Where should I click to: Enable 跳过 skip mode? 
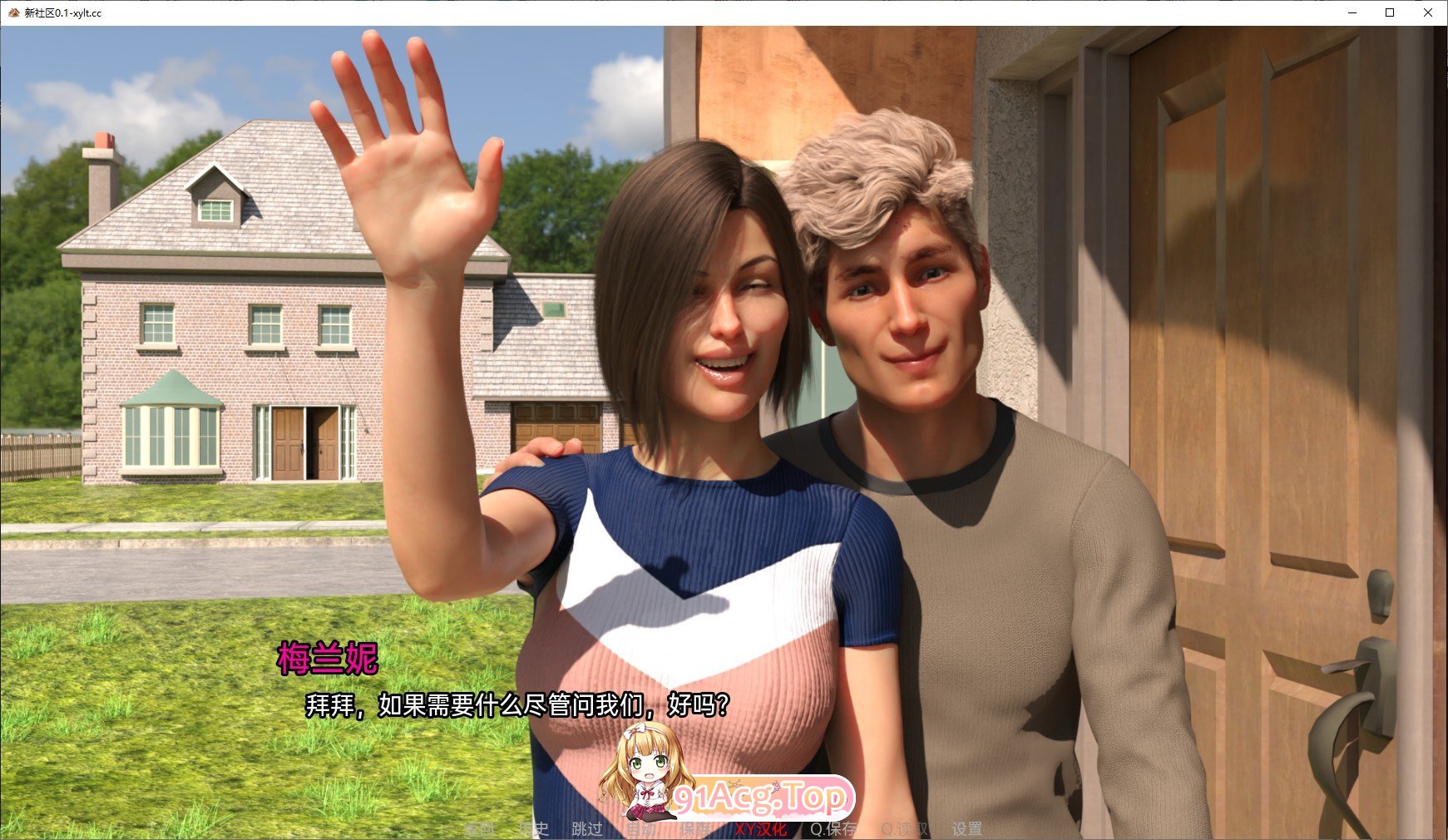tap(588, 828)
